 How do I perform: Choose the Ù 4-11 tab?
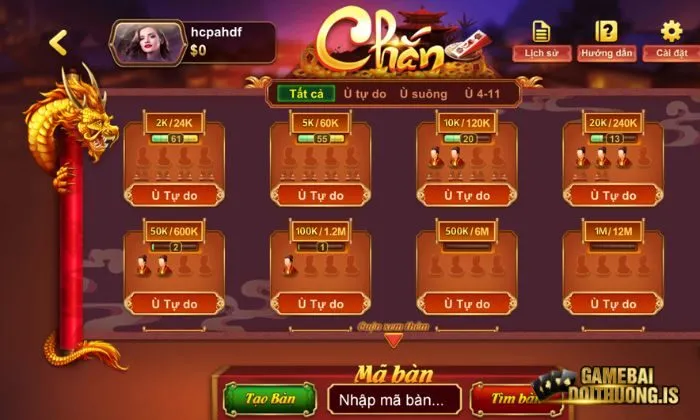click(x=485, y=93)
